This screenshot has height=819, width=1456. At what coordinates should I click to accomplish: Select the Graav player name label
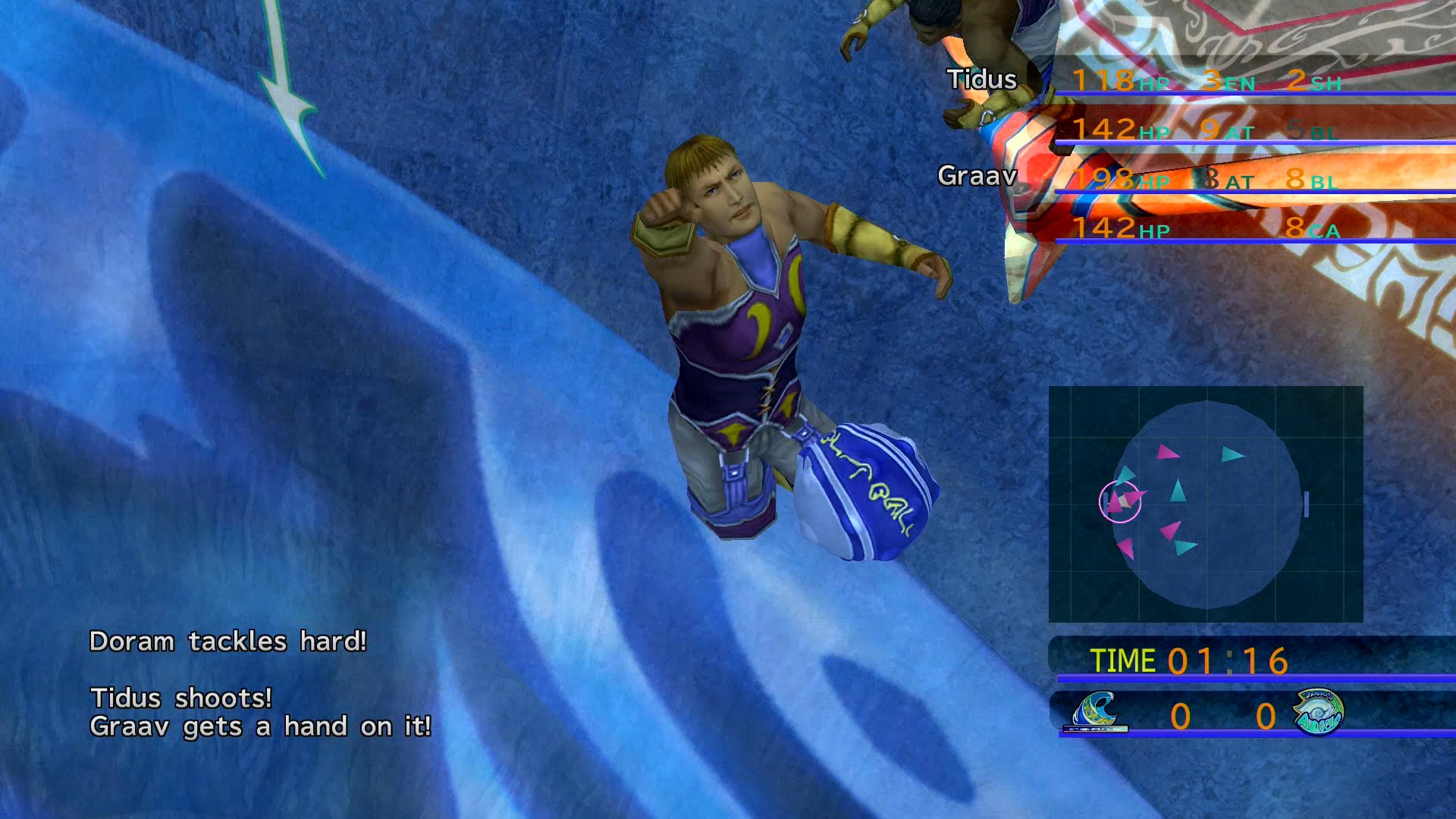(x=977, y=176)
